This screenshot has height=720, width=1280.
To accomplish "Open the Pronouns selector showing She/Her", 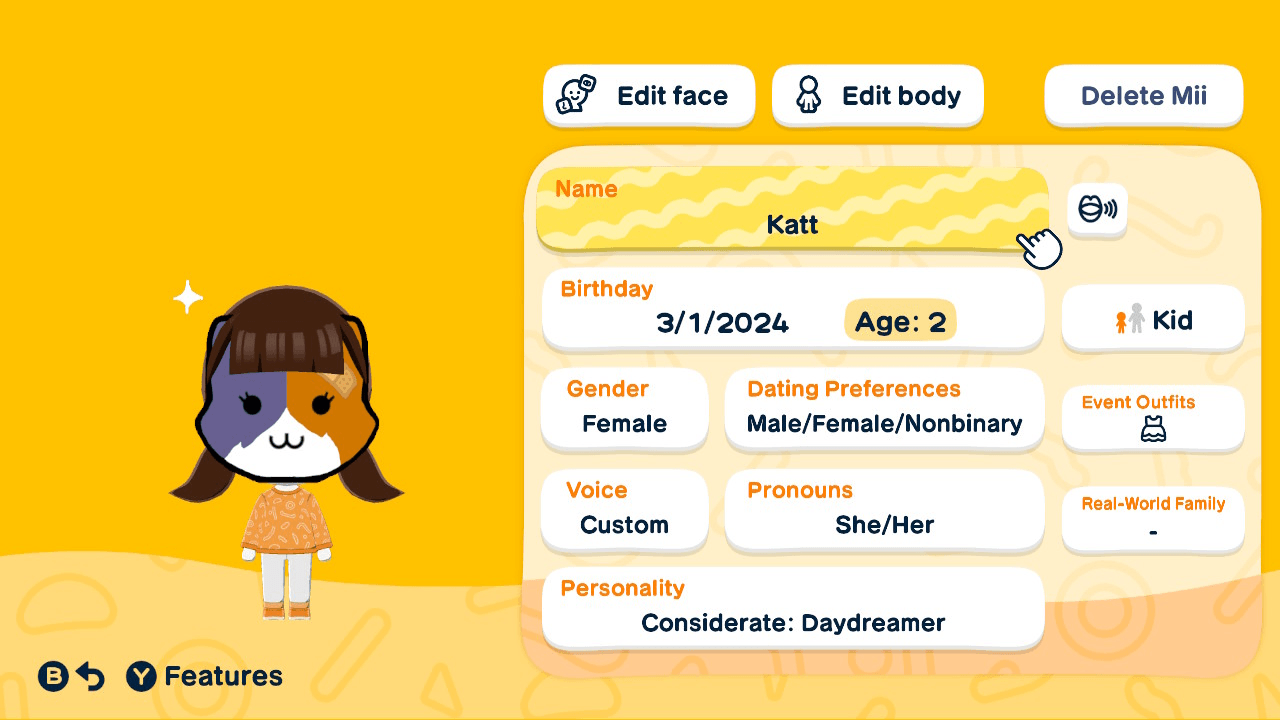I will point(884,511).
